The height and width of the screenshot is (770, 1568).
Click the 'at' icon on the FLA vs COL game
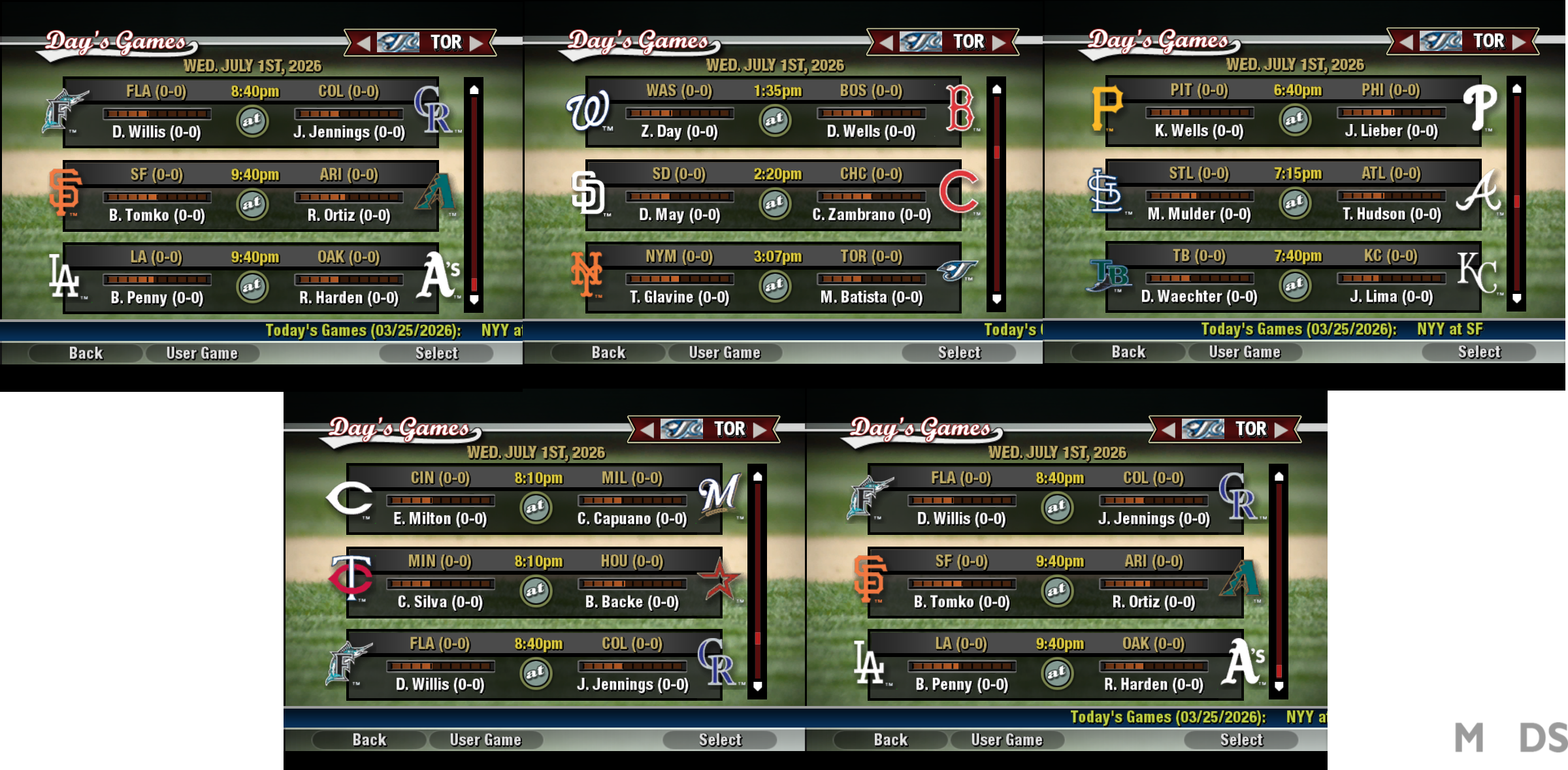tap(253, 121)
